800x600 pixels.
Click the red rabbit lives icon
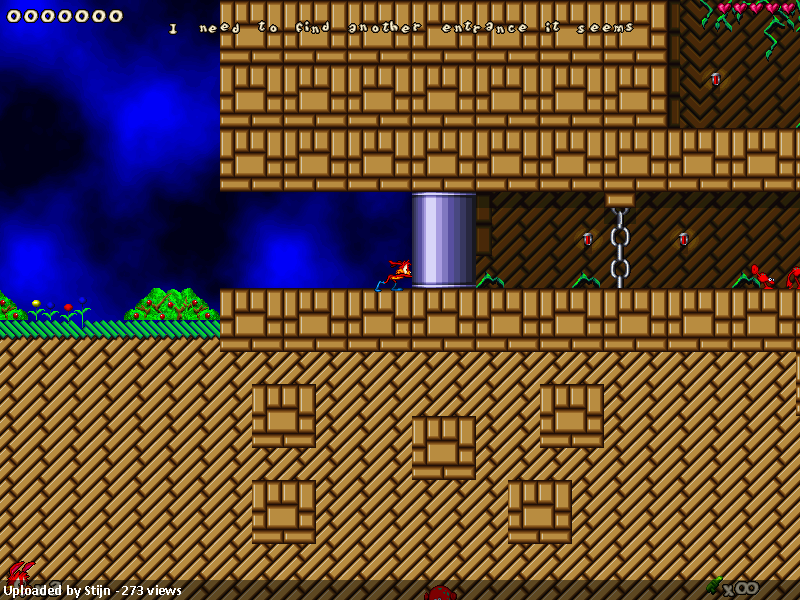(19, 573)
